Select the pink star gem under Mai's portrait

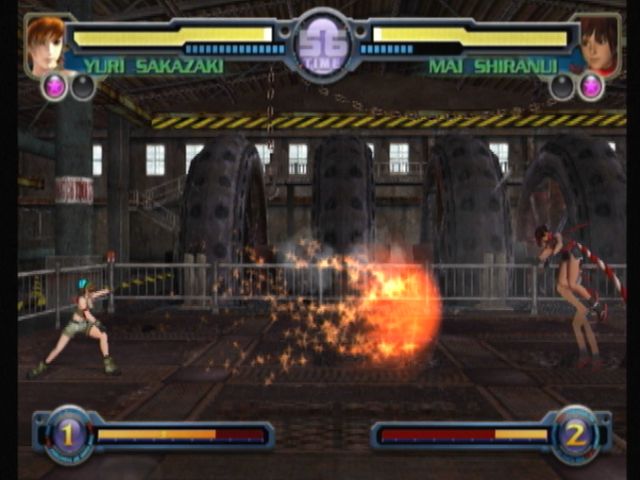coord(591,87)
